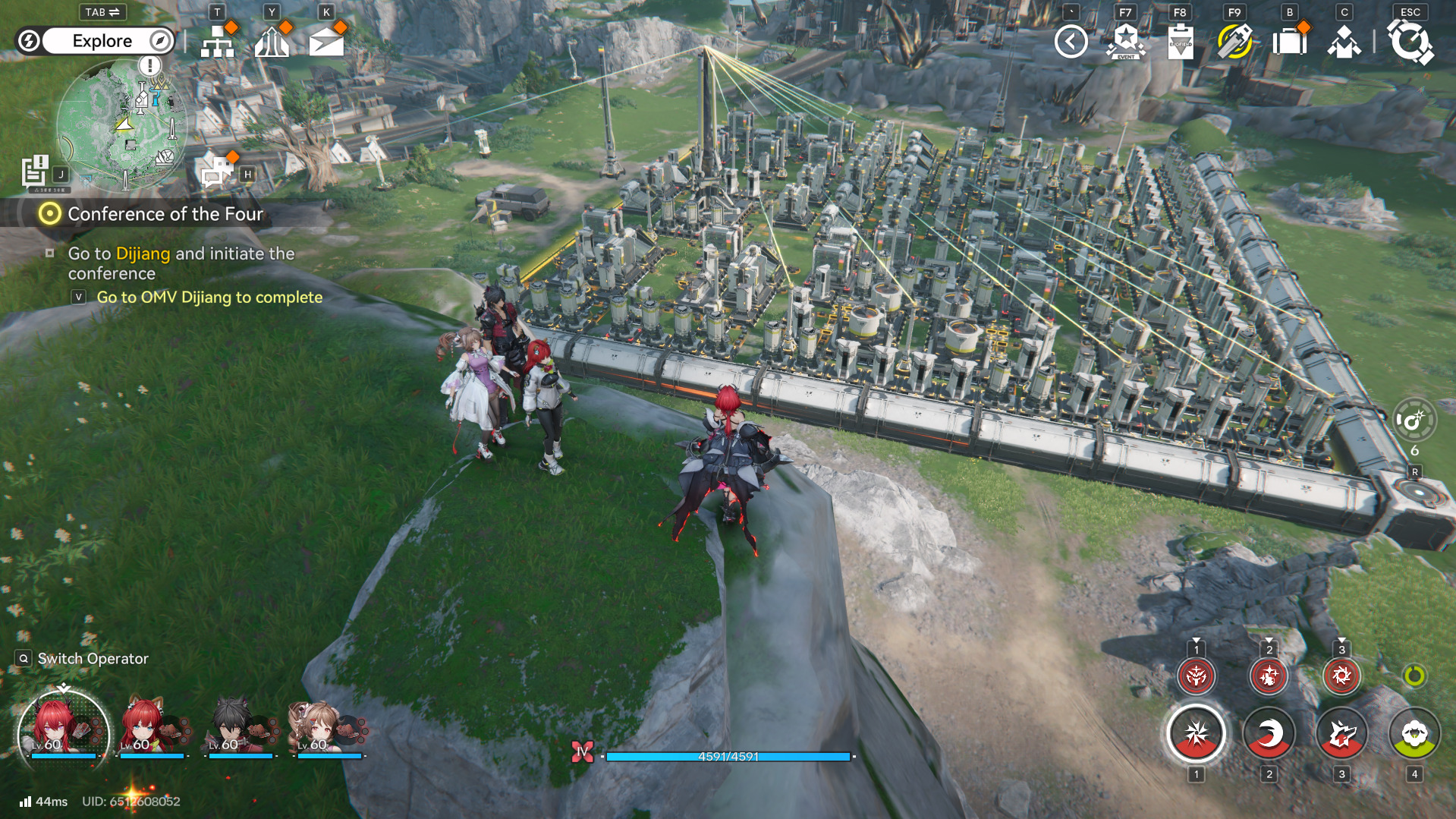Open the suitcase backpack inventory
Image resolution: width=1456 pixels, height=819 pixels.
pos(1289,42)
